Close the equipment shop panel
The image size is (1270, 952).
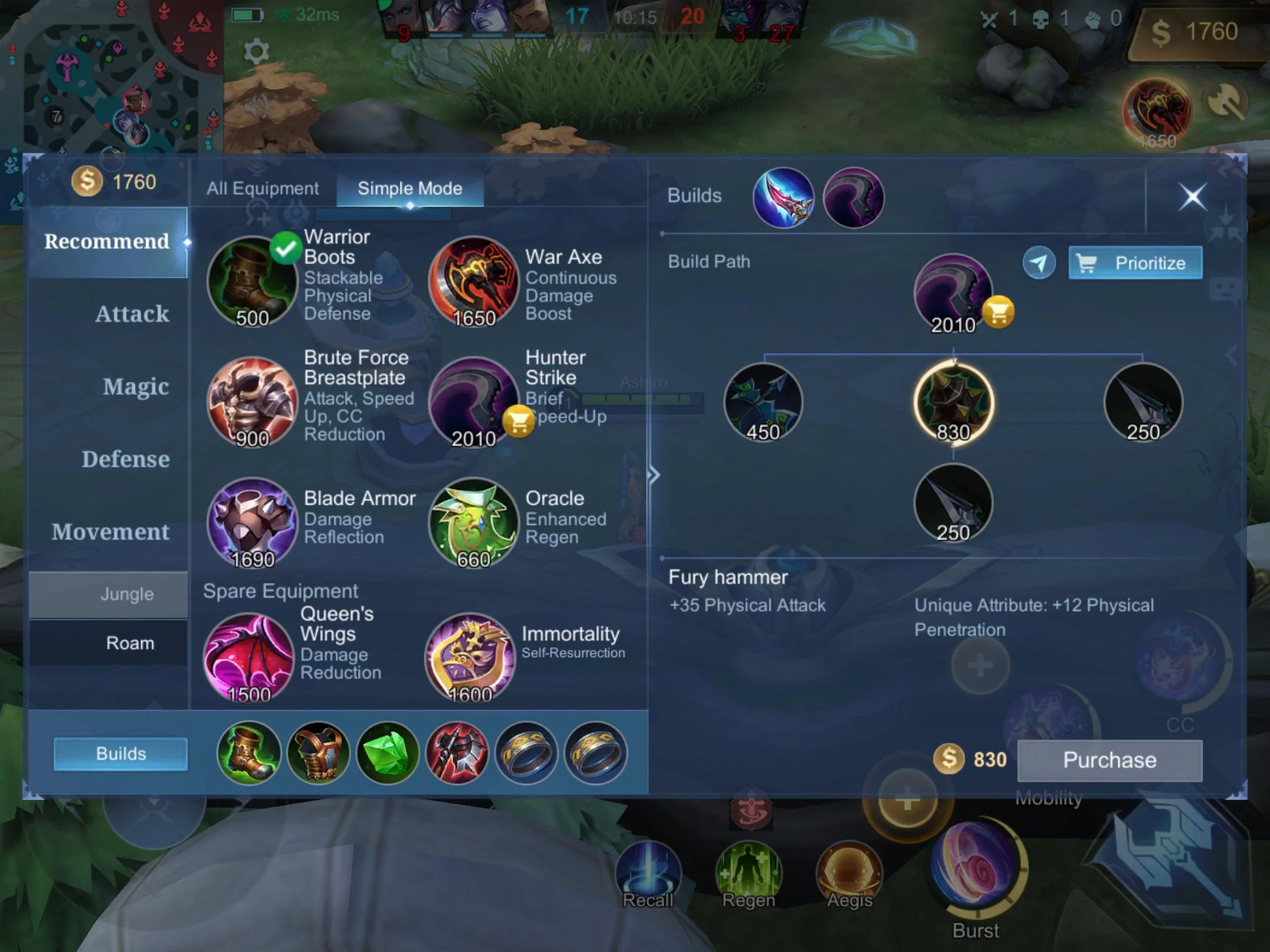tap(1192, 197)
